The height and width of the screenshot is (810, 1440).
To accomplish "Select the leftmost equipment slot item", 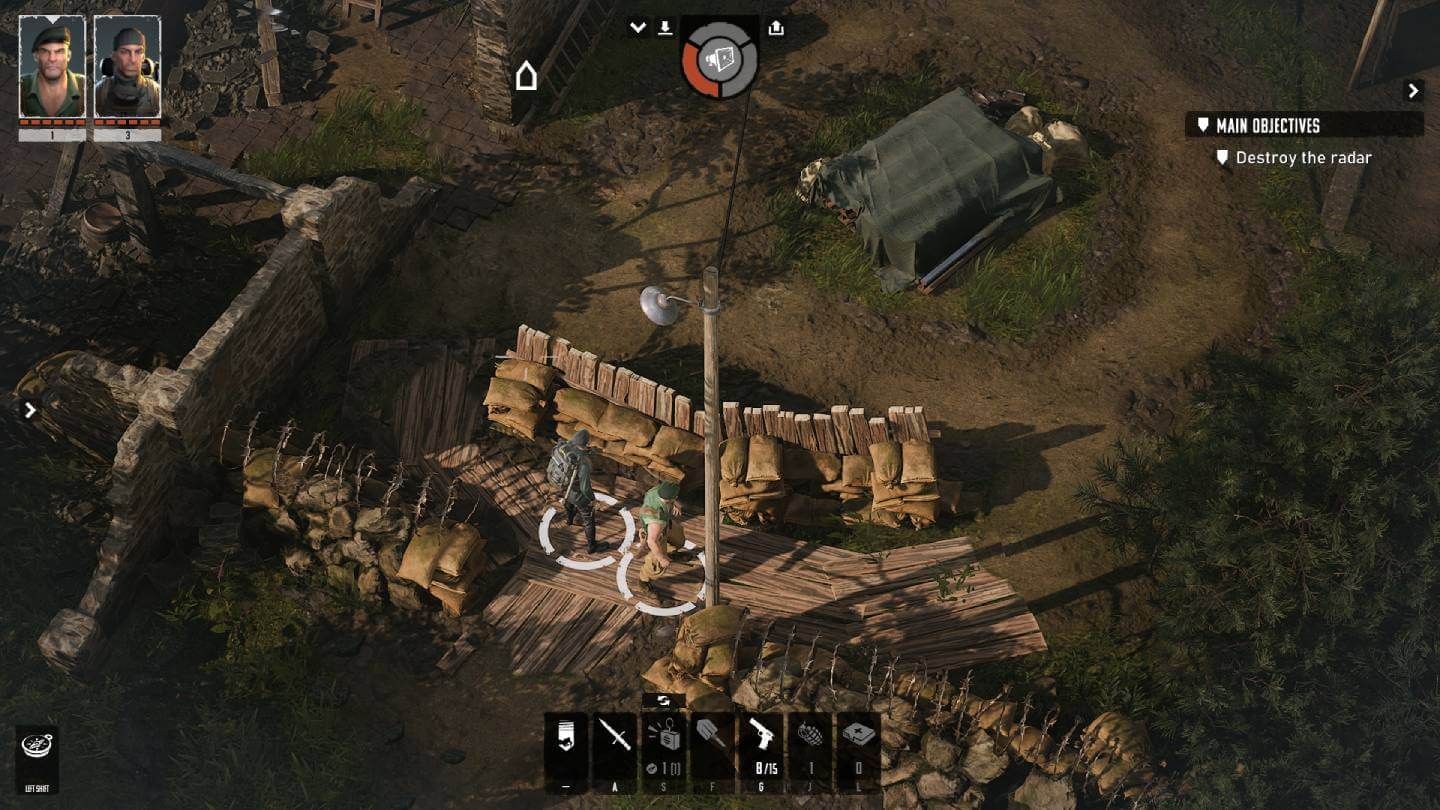I will tap(565, 740).
